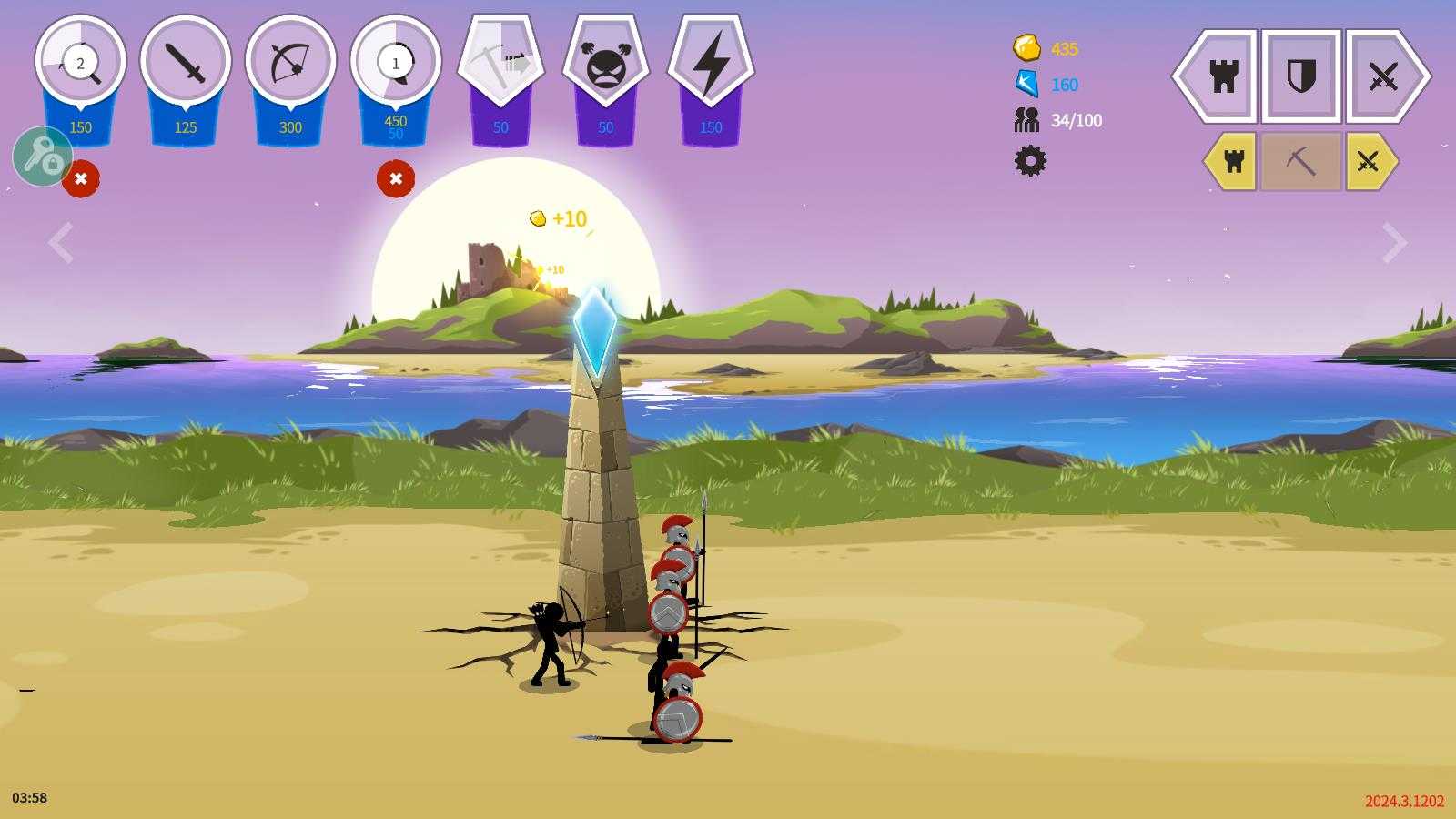This screenshot has height=819, width=1456.
Task: Activate the angry face rage ability
Action: 605,65
